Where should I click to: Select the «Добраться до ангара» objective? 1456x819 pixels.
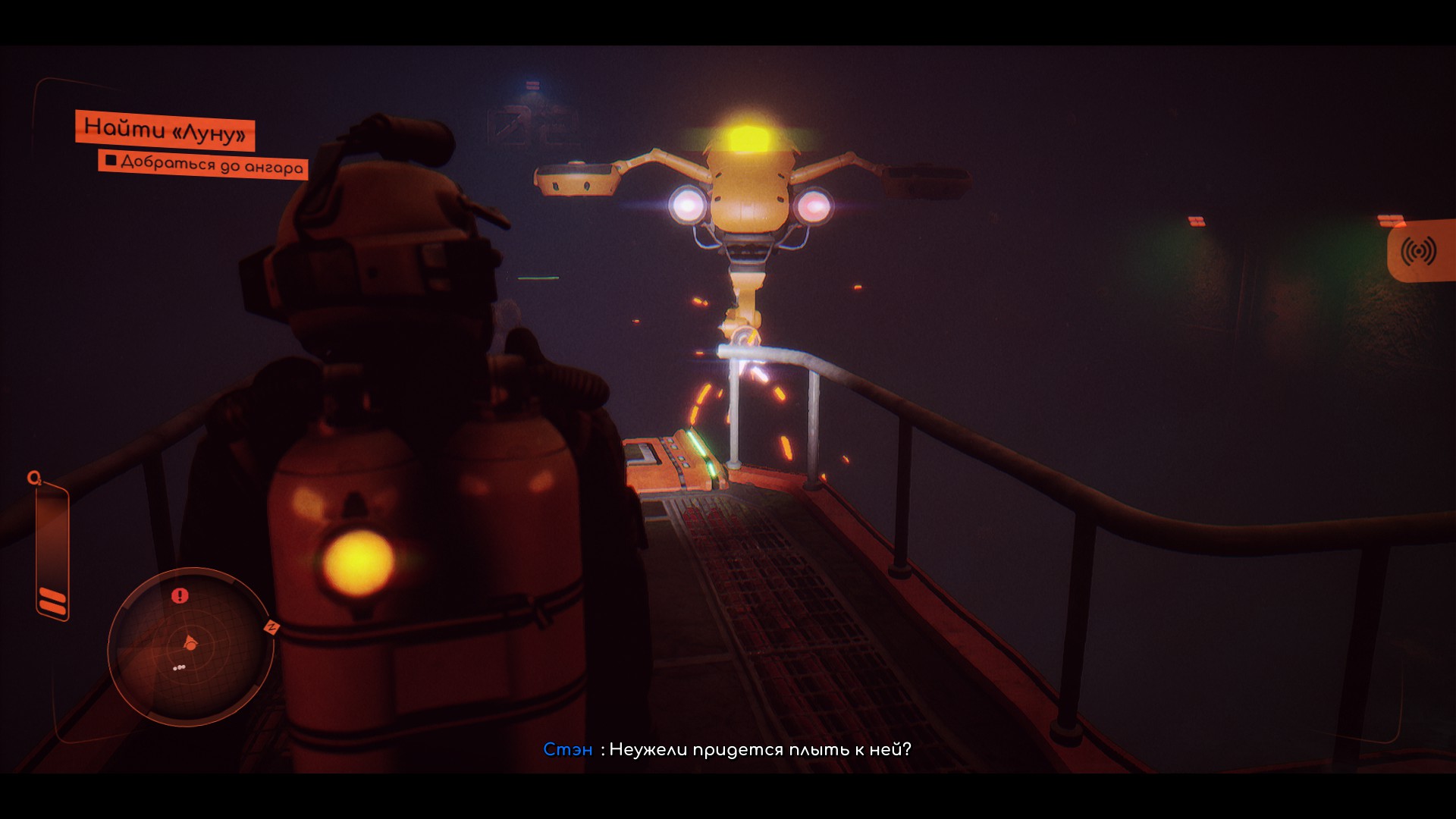pos(203,164)
